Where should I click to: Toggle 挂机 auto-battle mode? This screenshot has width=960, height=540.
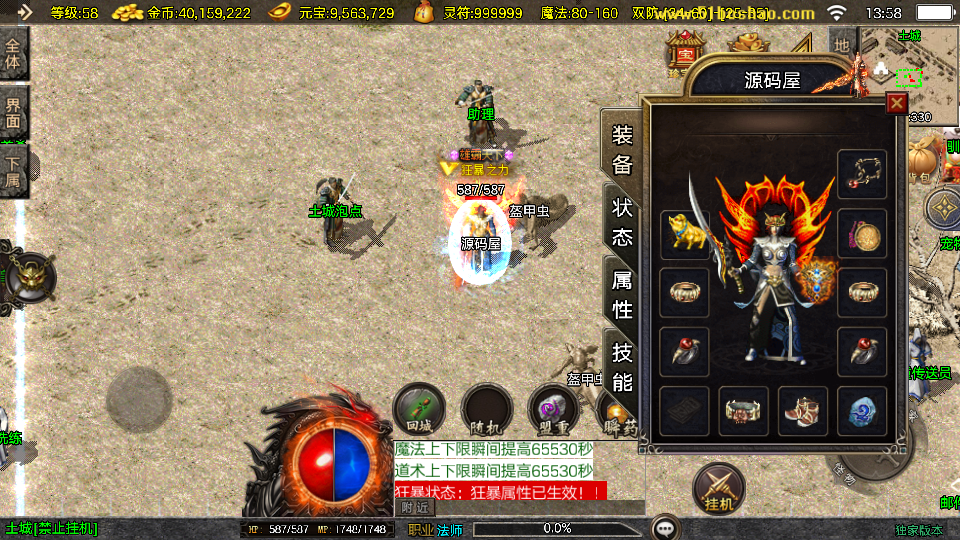(x=718, y=489)
